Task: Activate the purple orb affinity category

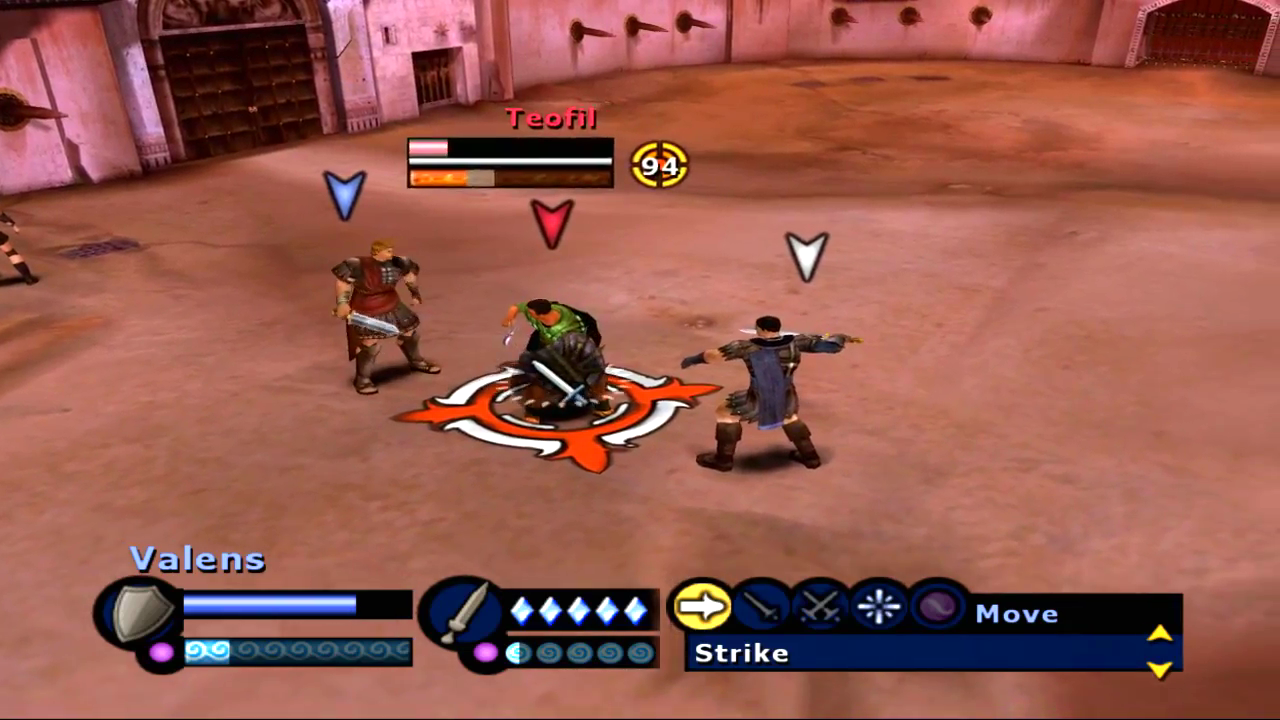Action: pos(938,606)
